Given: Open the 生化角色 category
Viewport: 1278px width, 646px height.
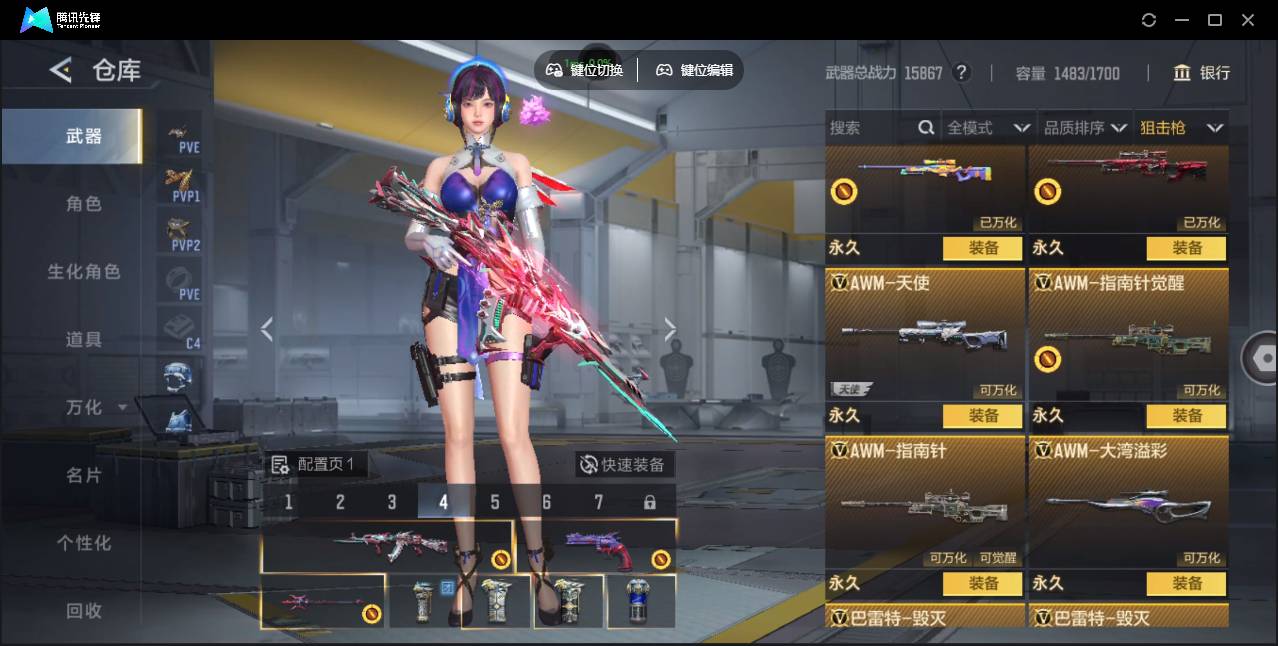Looking at the screenshot, I should tap(84, 272).
